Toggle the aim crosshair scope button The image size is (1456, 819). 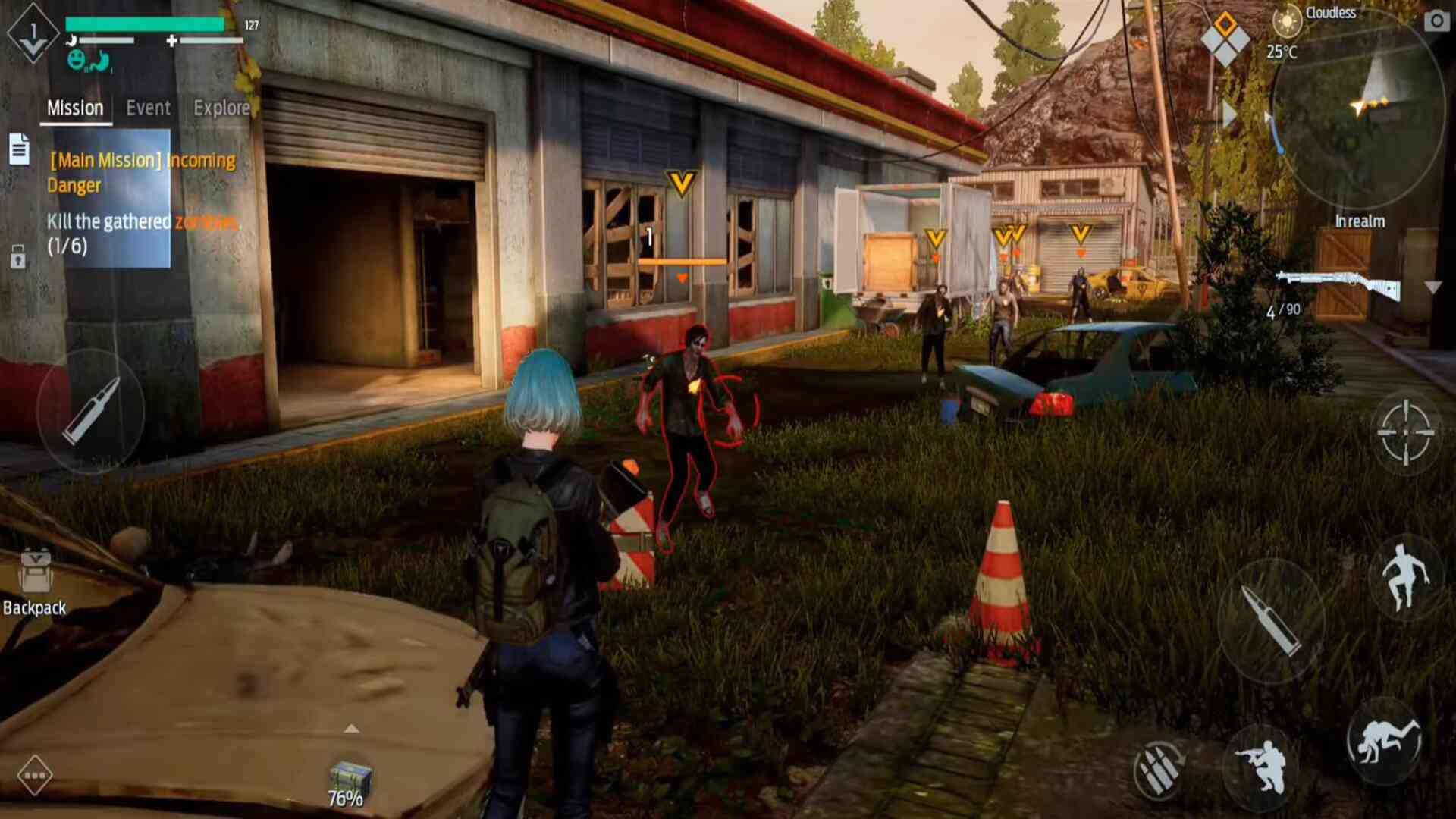pos(1405,431)
